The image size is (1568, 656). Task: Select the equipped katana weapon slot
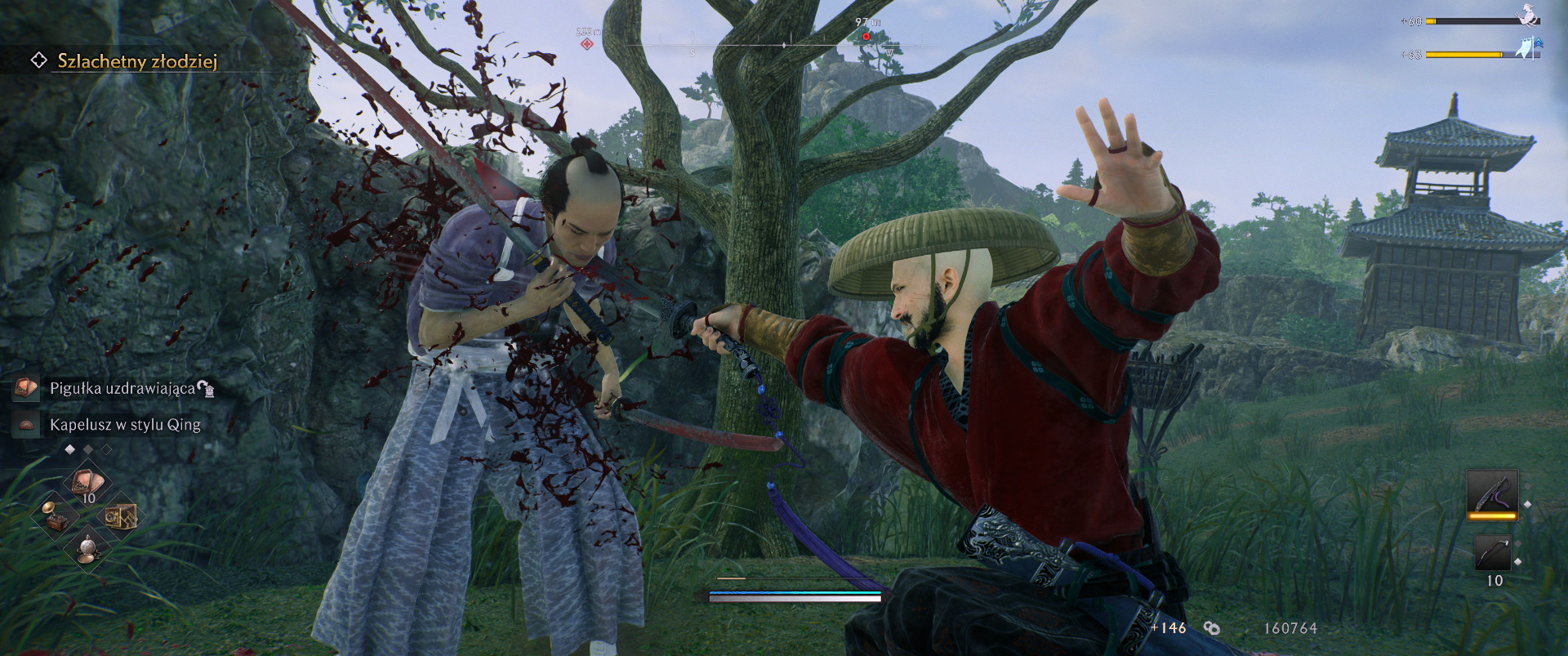pyautogui.click(x=1491, y=493)
